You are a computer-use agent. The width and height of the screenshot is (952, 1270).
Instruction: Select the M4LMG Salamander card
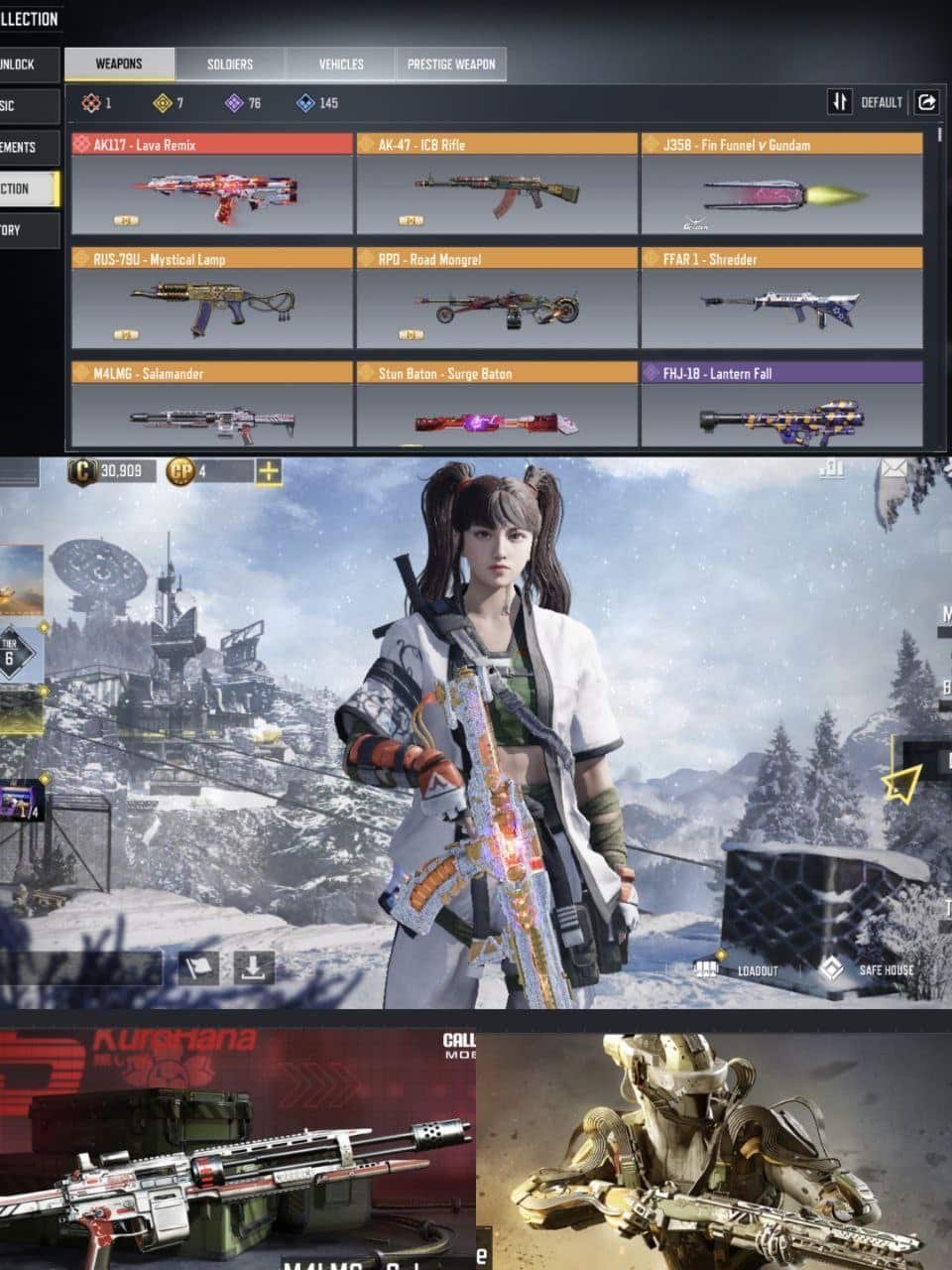(x=211, y=407)
